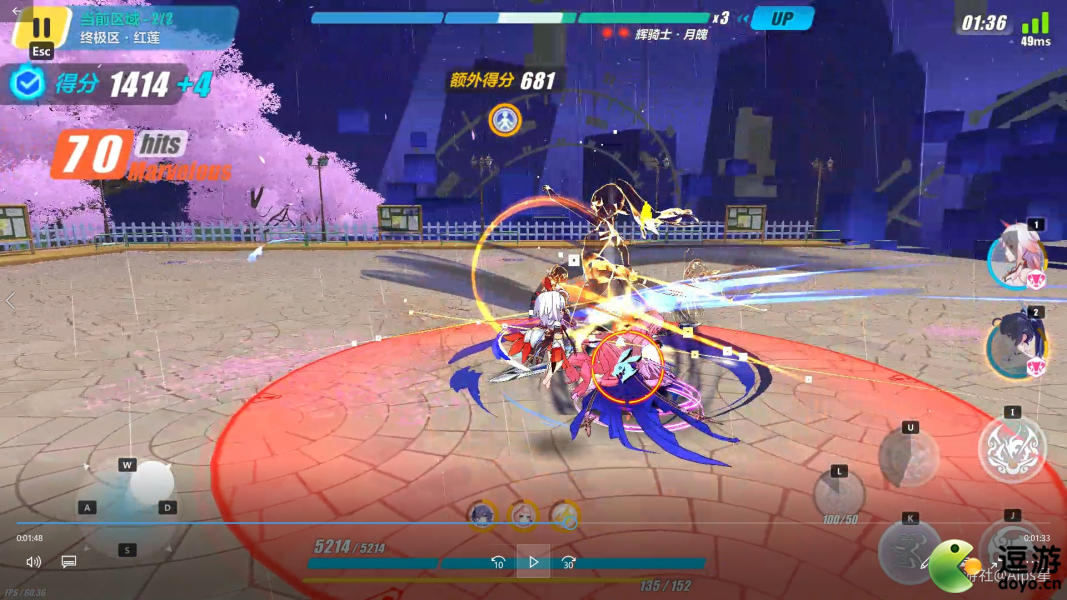Switch to the dark-haired teammate portrait
Image resolution: width=1067 pixels, height=600 pixels.
(1016, 348)
